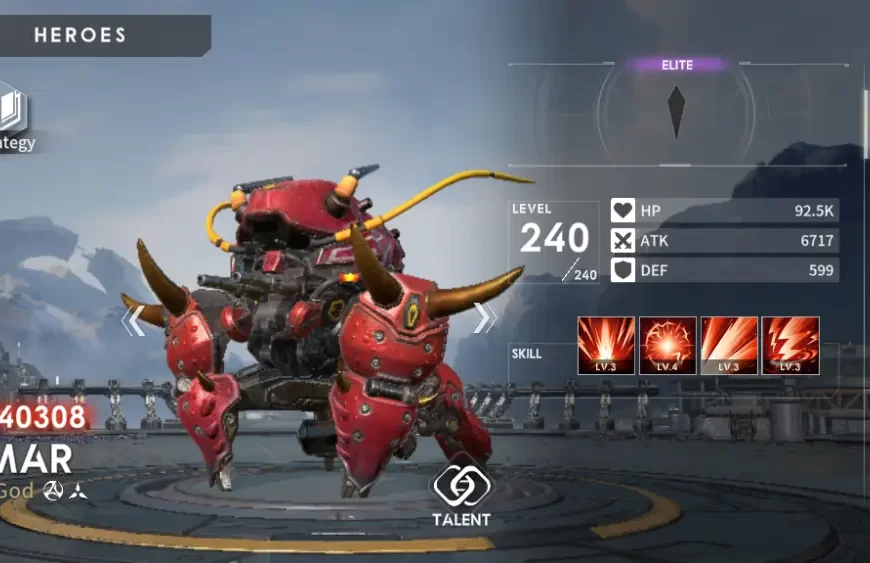Click the Elite rank emblem

677,110
